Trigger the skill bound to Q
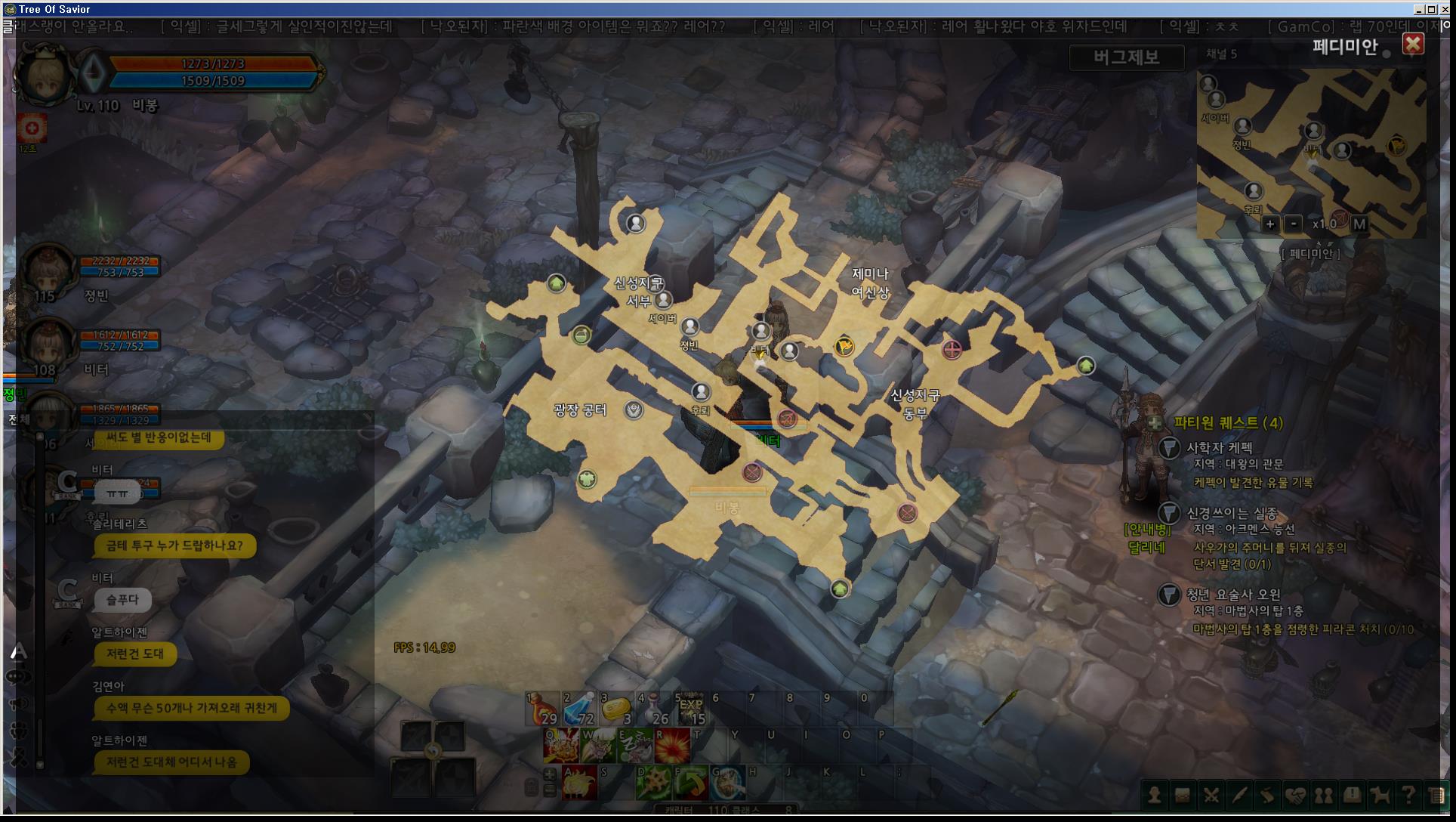1456x822 pixels. [x=562, y=746]
